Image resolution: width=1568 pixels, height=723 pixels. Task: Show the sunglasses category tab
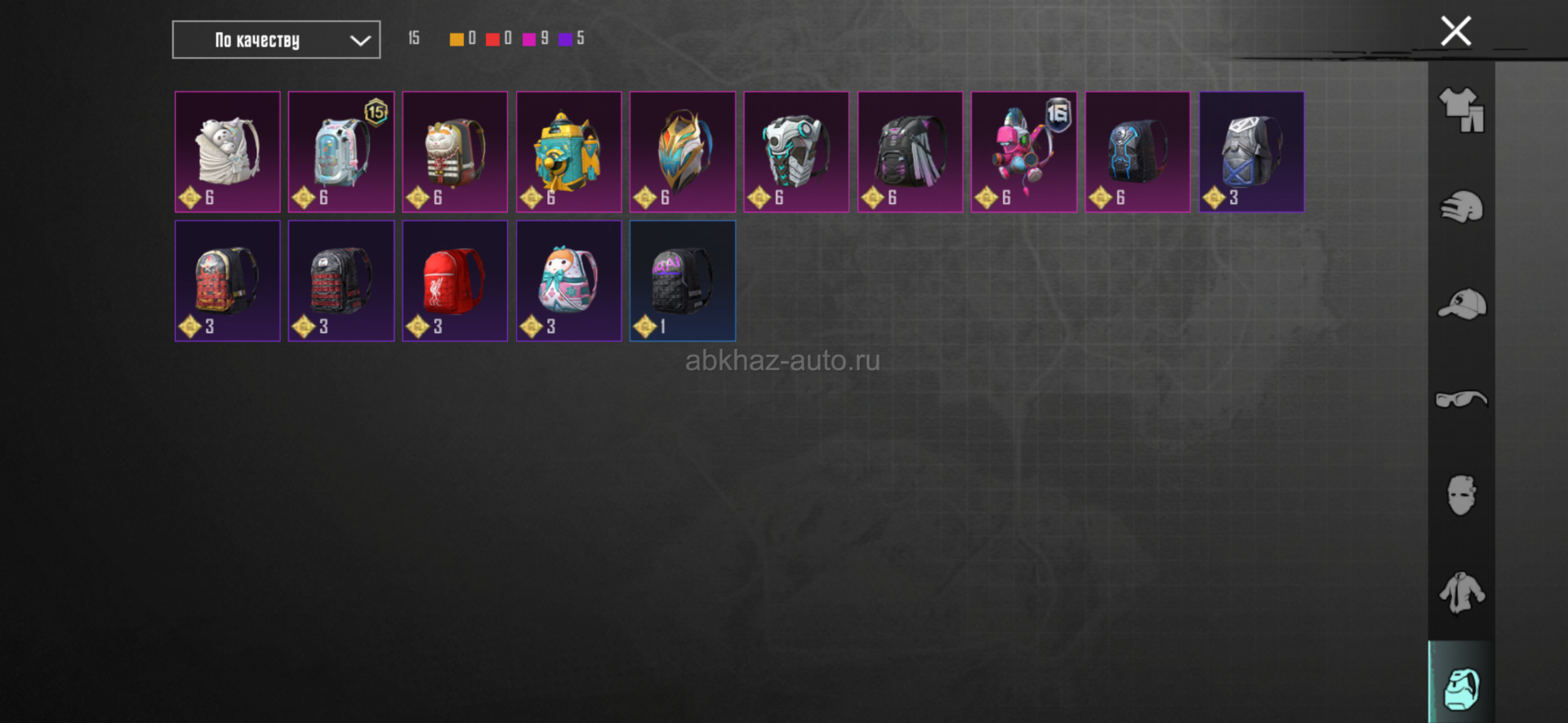(x=1461, y=399)
